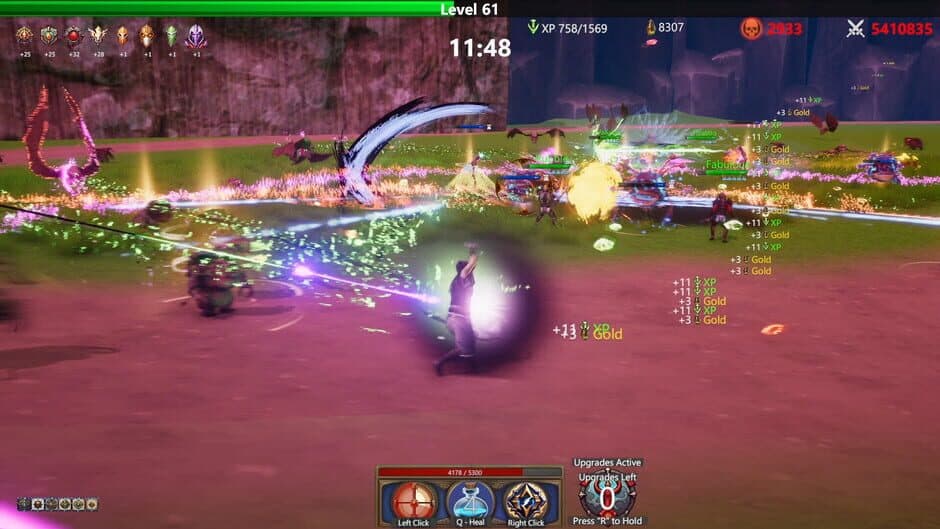940x529 pixels.
Task: Select the red orb +32 upgrade icon
Action: [x=73, y=37]
